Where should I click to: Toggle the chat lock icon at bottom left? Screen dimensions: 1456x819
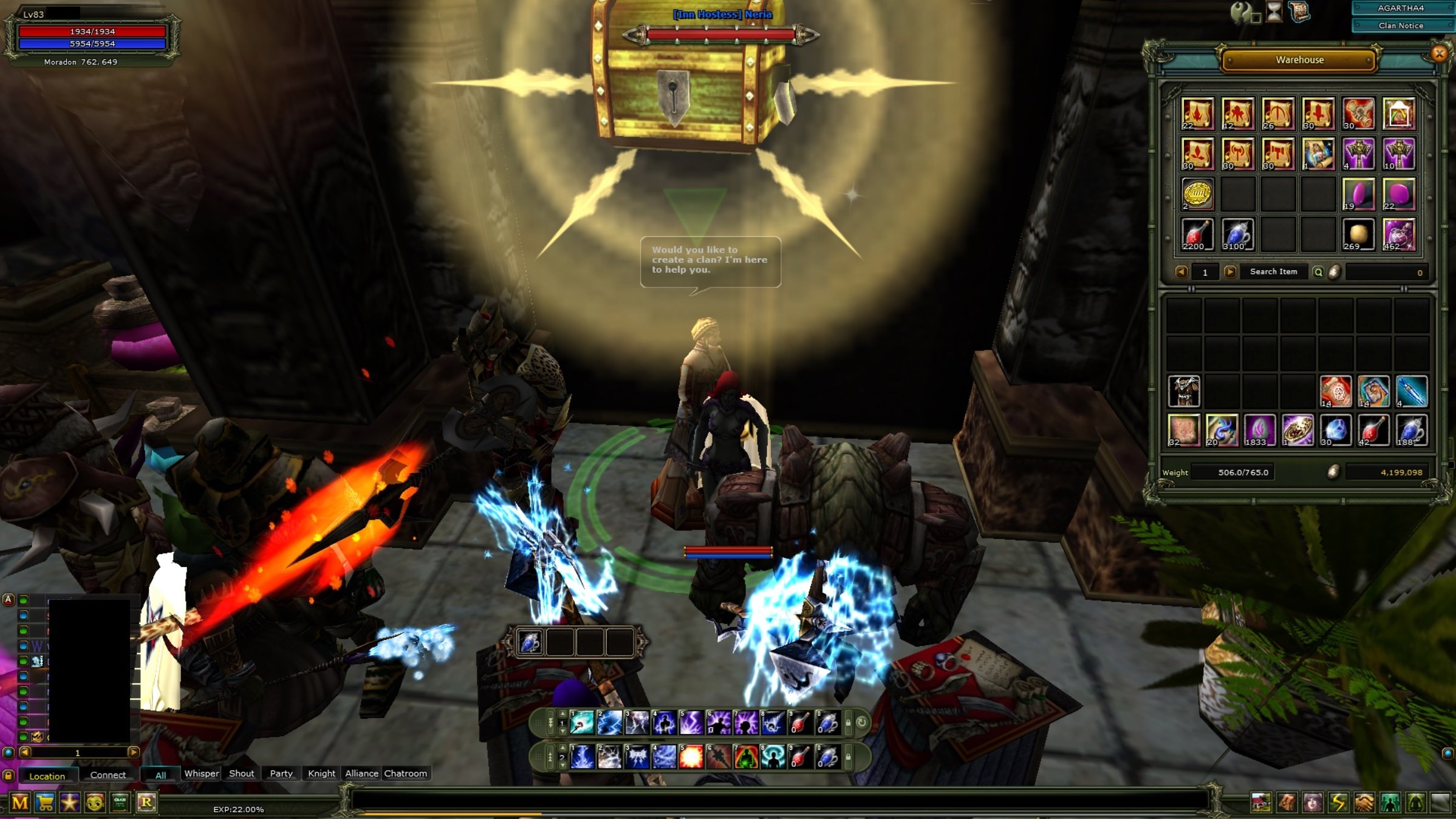(x=7, y=775)
